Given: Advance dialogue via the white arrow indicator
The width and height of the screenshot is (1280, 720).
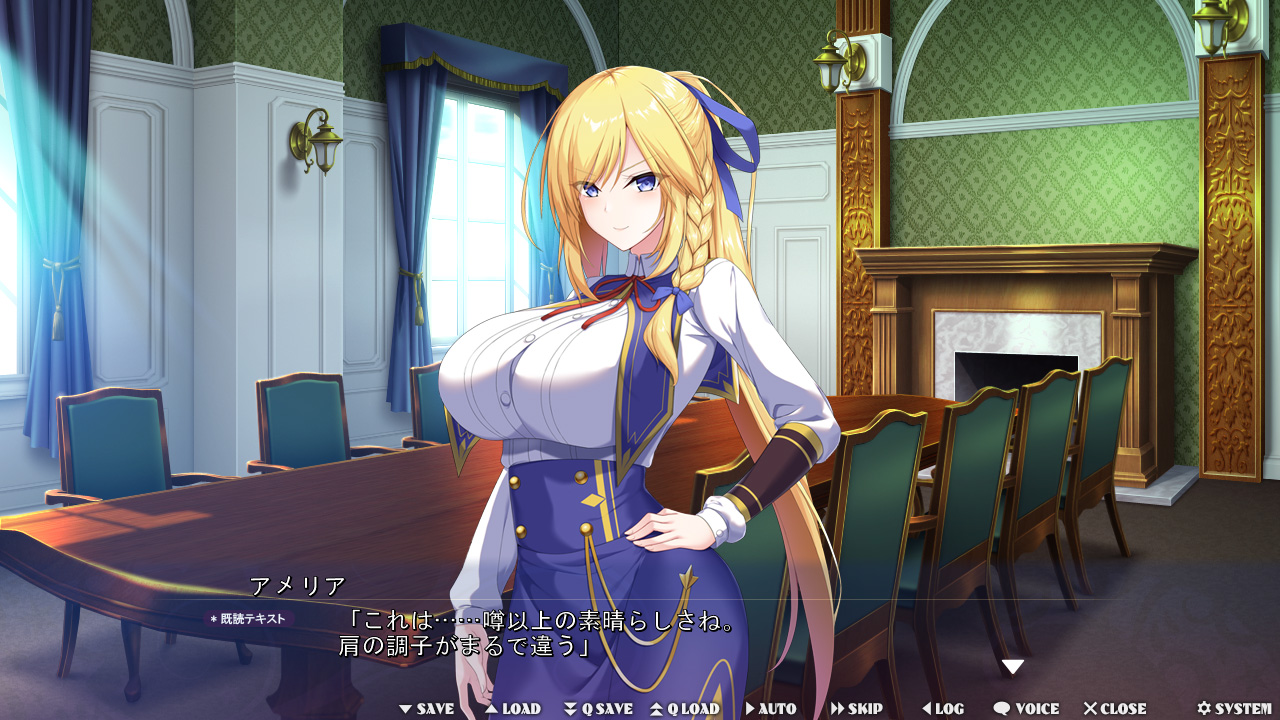Looking at the screenshot, I should pos(1013,667).
